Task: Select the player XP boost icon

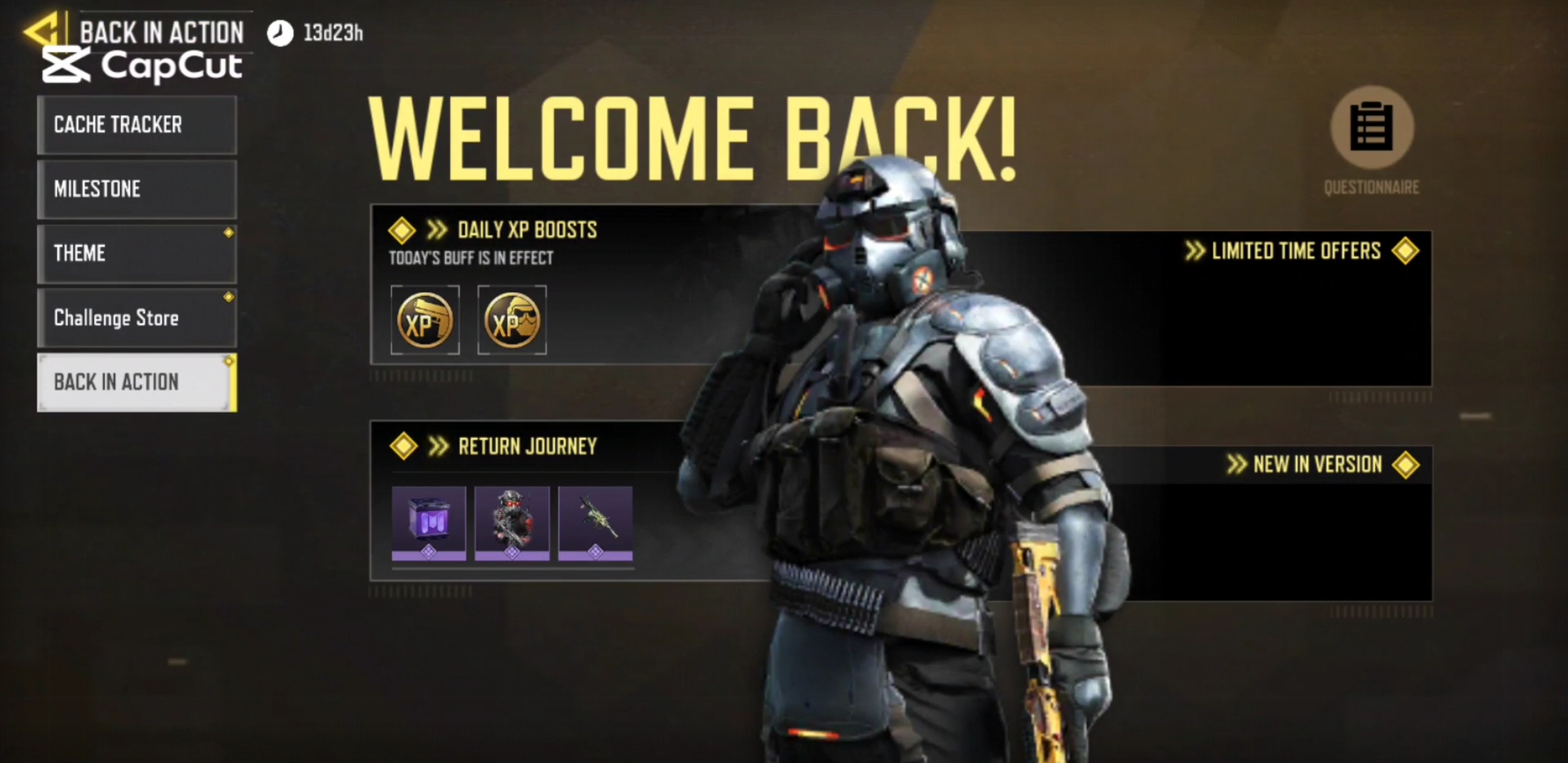Action: click(x=512, y=321)
